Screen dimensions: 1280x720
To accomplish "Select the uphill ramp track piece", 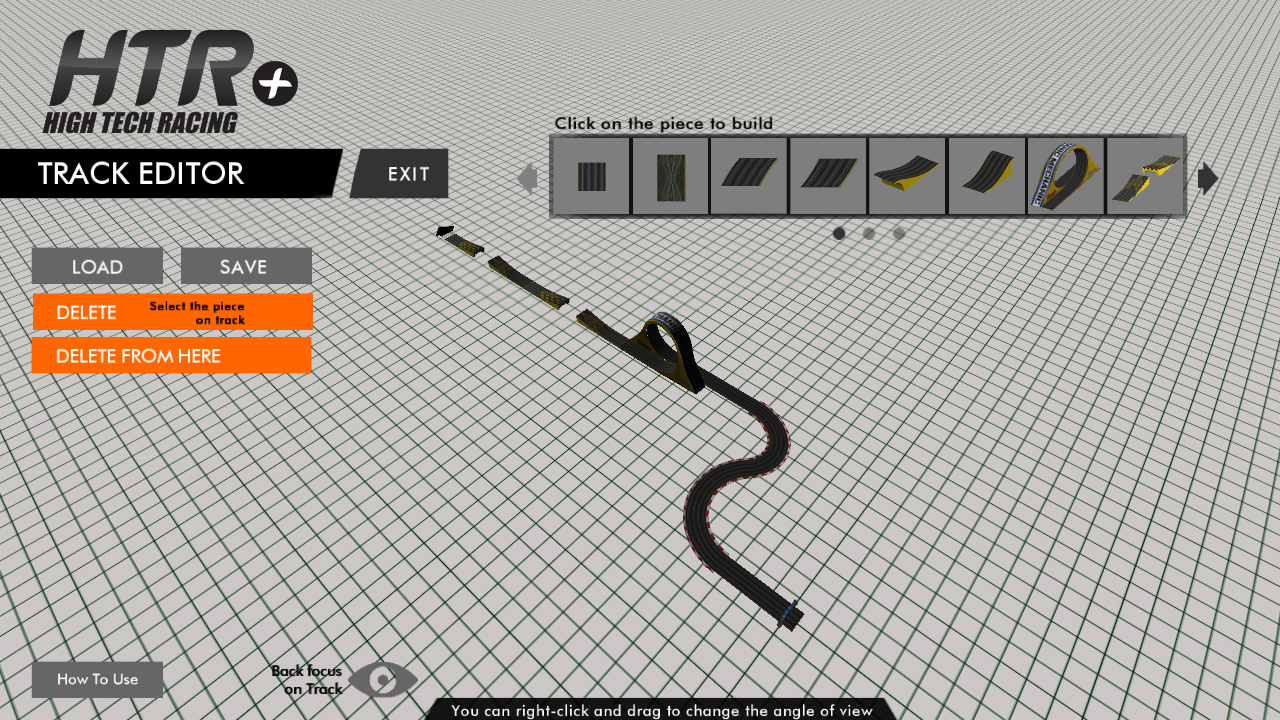I will (985, 176).
